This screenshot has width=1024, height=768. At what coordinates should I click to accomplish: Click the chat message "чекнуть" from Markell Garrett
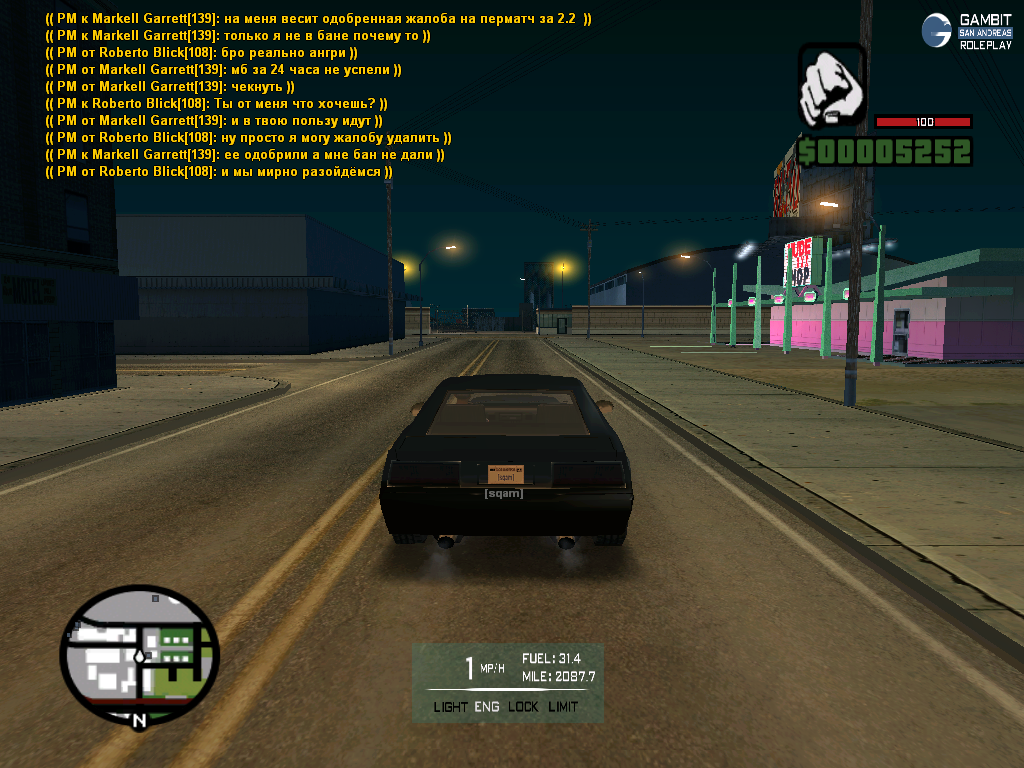click(x=170, y=87)
